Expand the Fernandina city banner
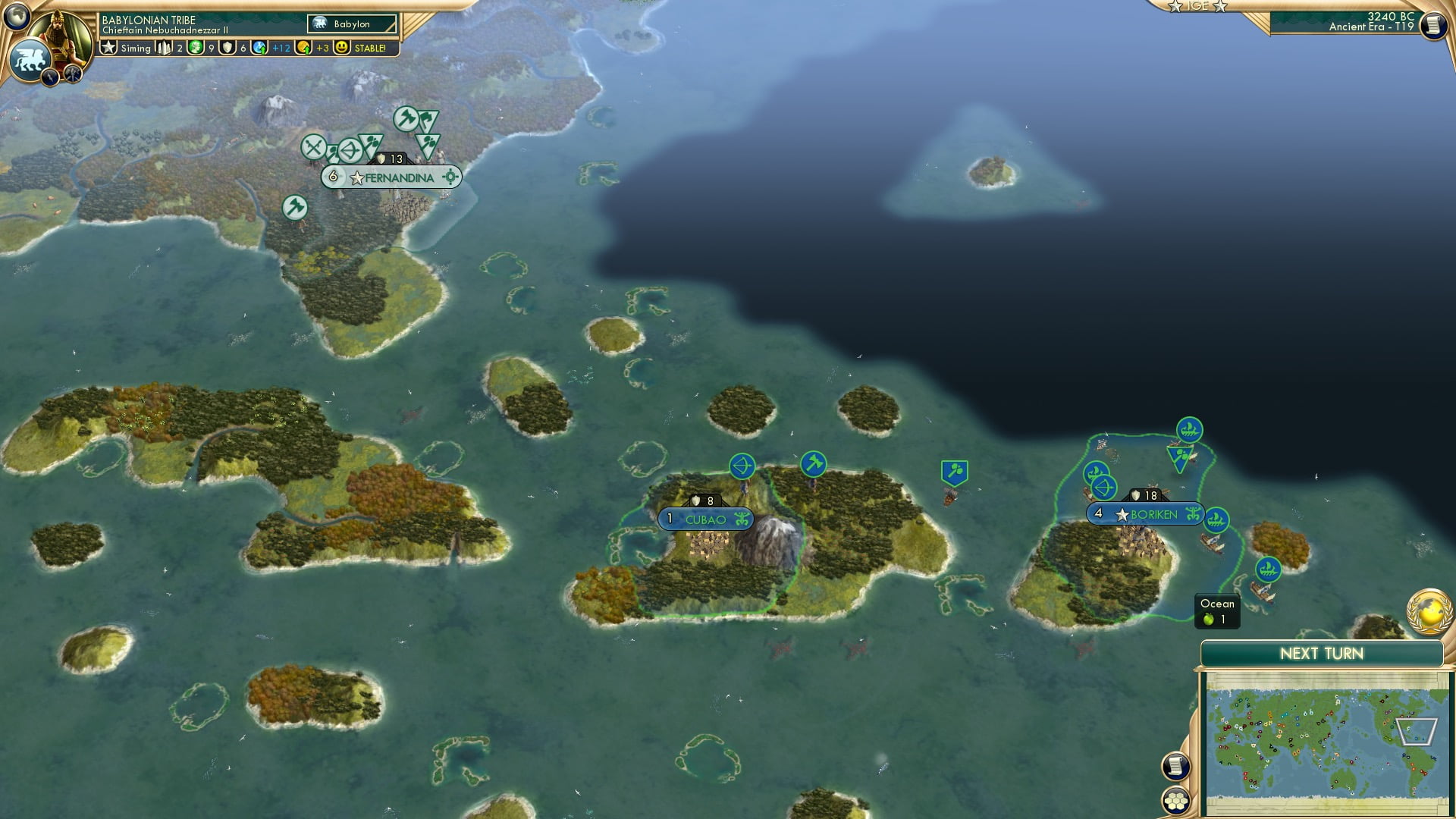Screen dimensions: 1456x819 click(398, 177)
